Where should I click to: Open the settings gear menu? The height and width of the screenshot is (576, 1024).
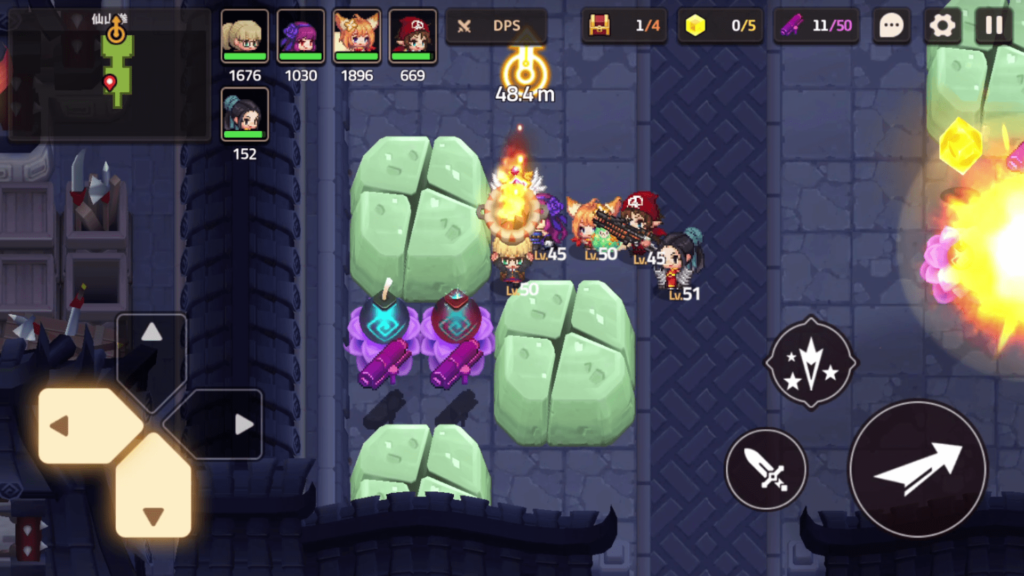tap(942, 26)
